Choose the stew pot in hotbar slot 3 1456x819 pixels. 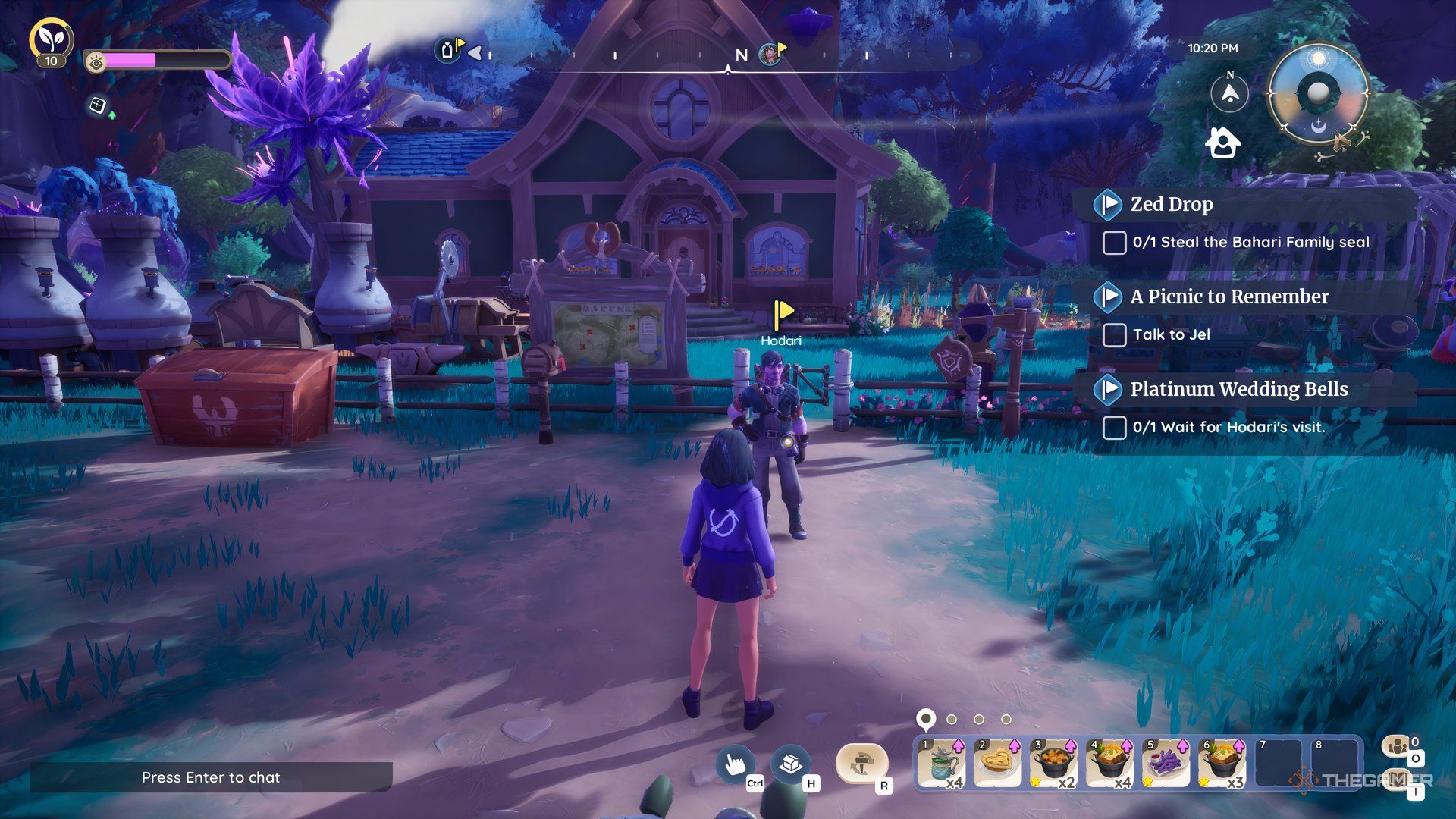click(x=1053, y=764)
